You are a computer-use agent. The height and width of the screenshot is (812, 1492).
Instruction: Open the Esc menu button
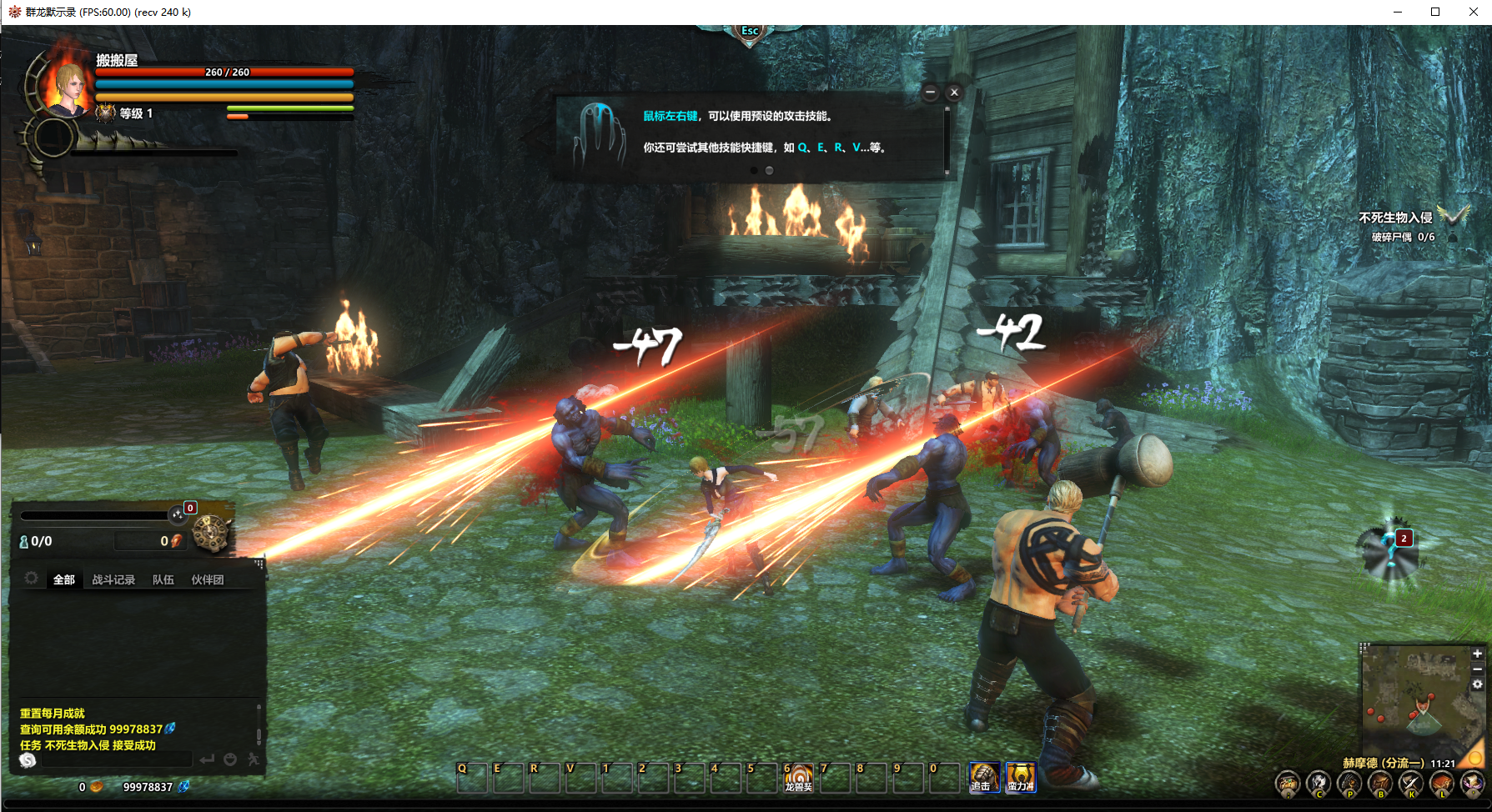click(750, 32)
